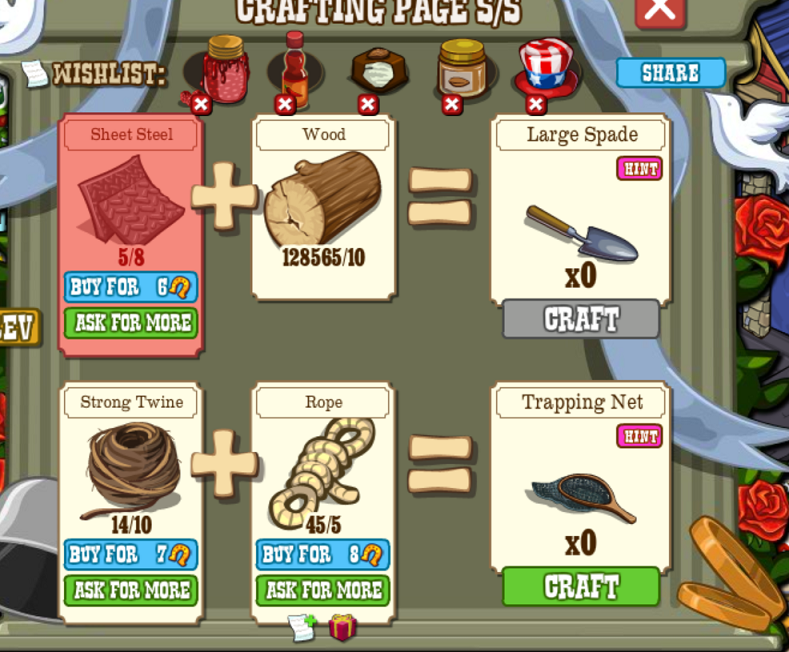Craft the Trapping Net
789x652 pixels.
(581, 586)
